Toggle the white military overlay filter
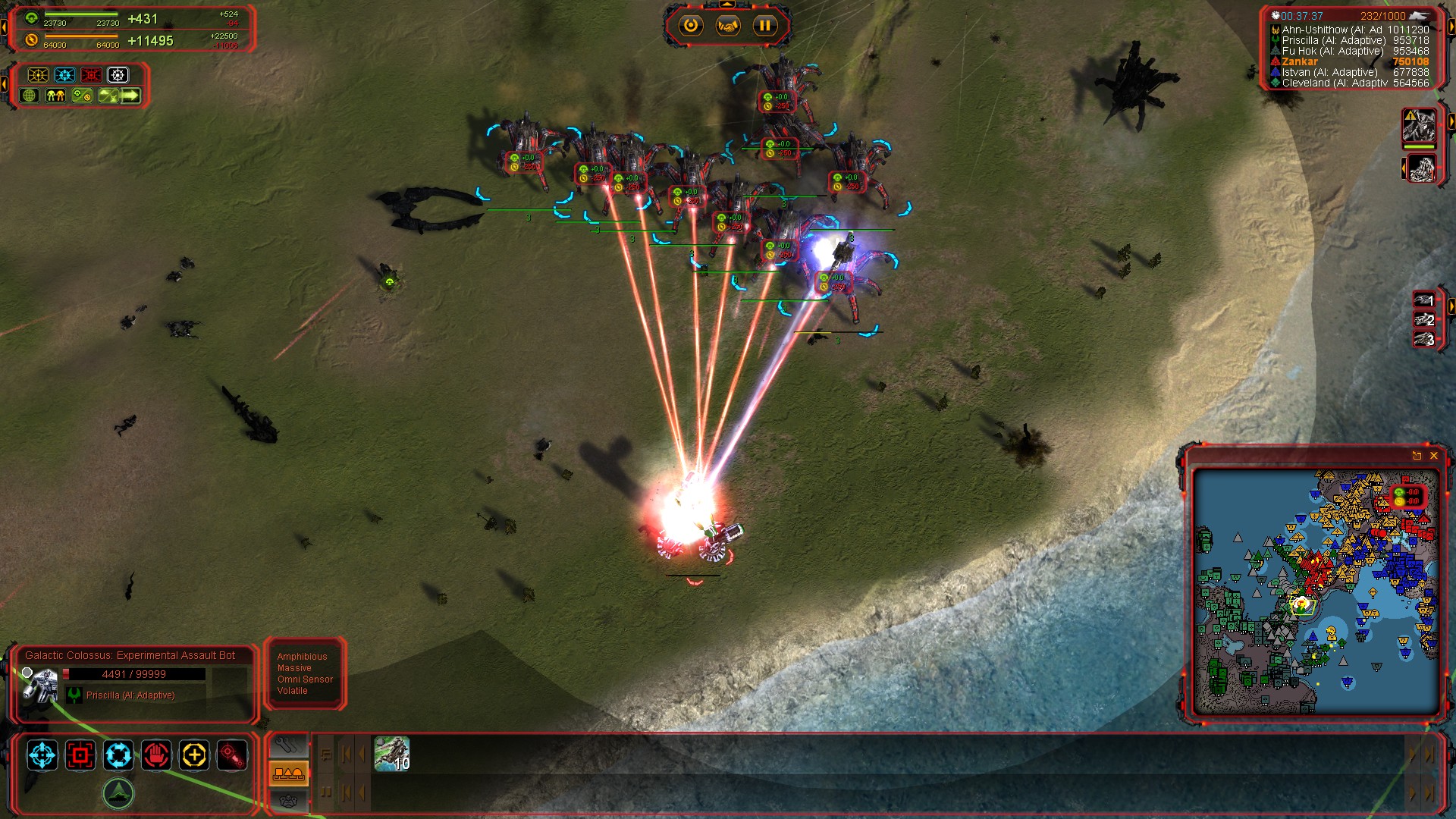 [118, 75]
